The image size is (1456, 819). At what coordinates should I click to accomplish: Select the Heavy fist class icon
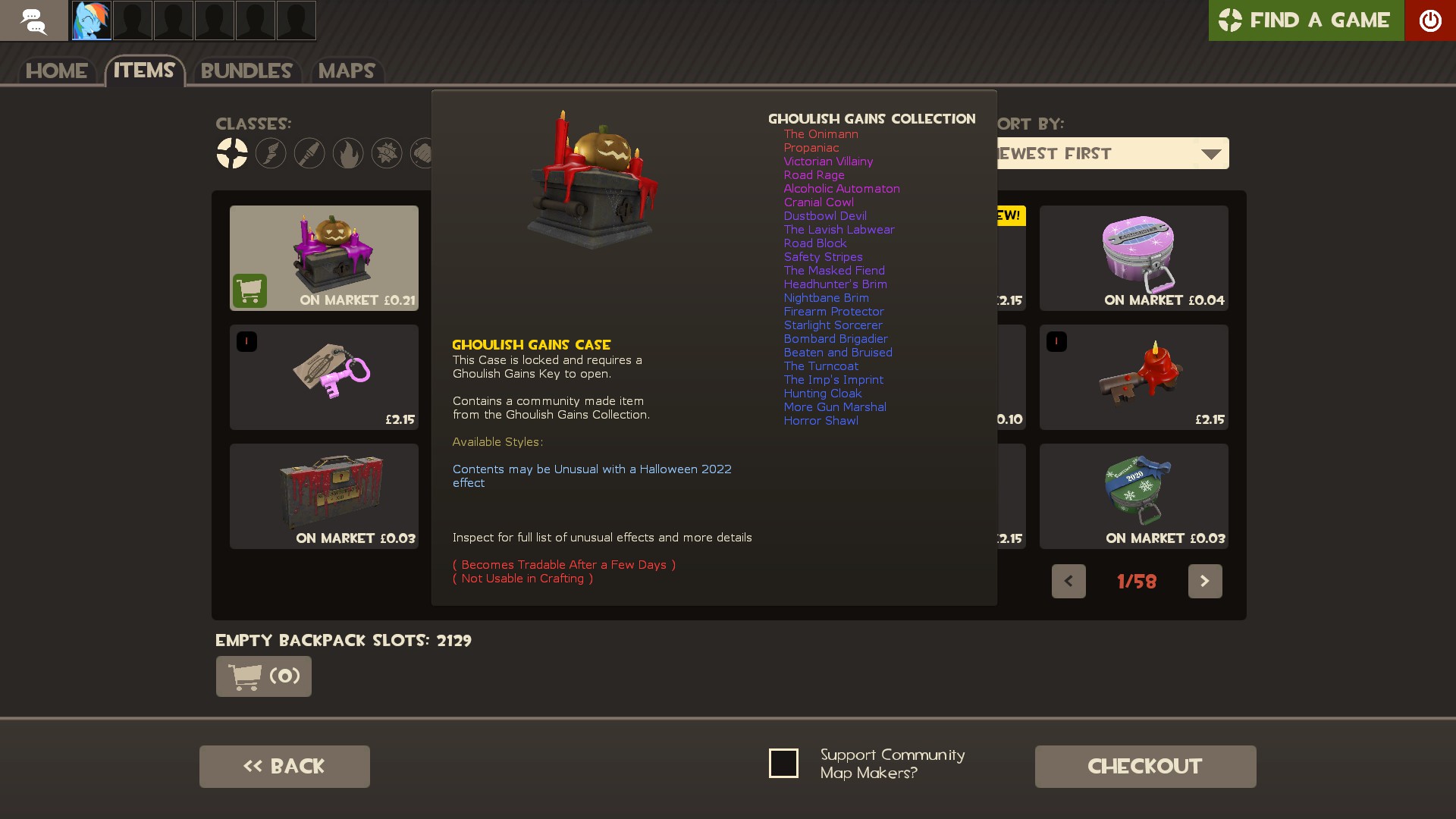click(x=425, y=153)
